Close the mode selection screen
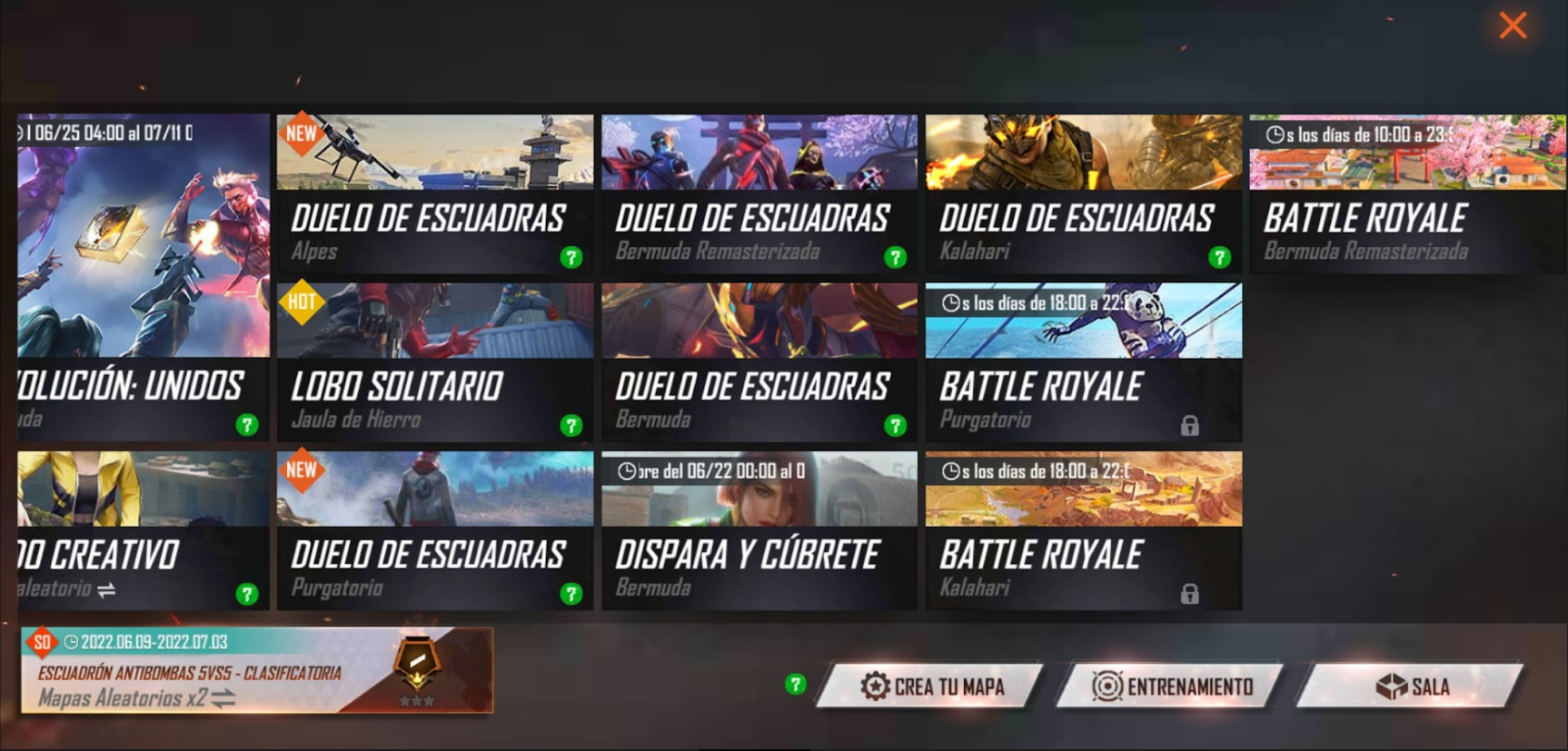The width and height of the screenshot is (1568, 751). tap(1513, 25)
